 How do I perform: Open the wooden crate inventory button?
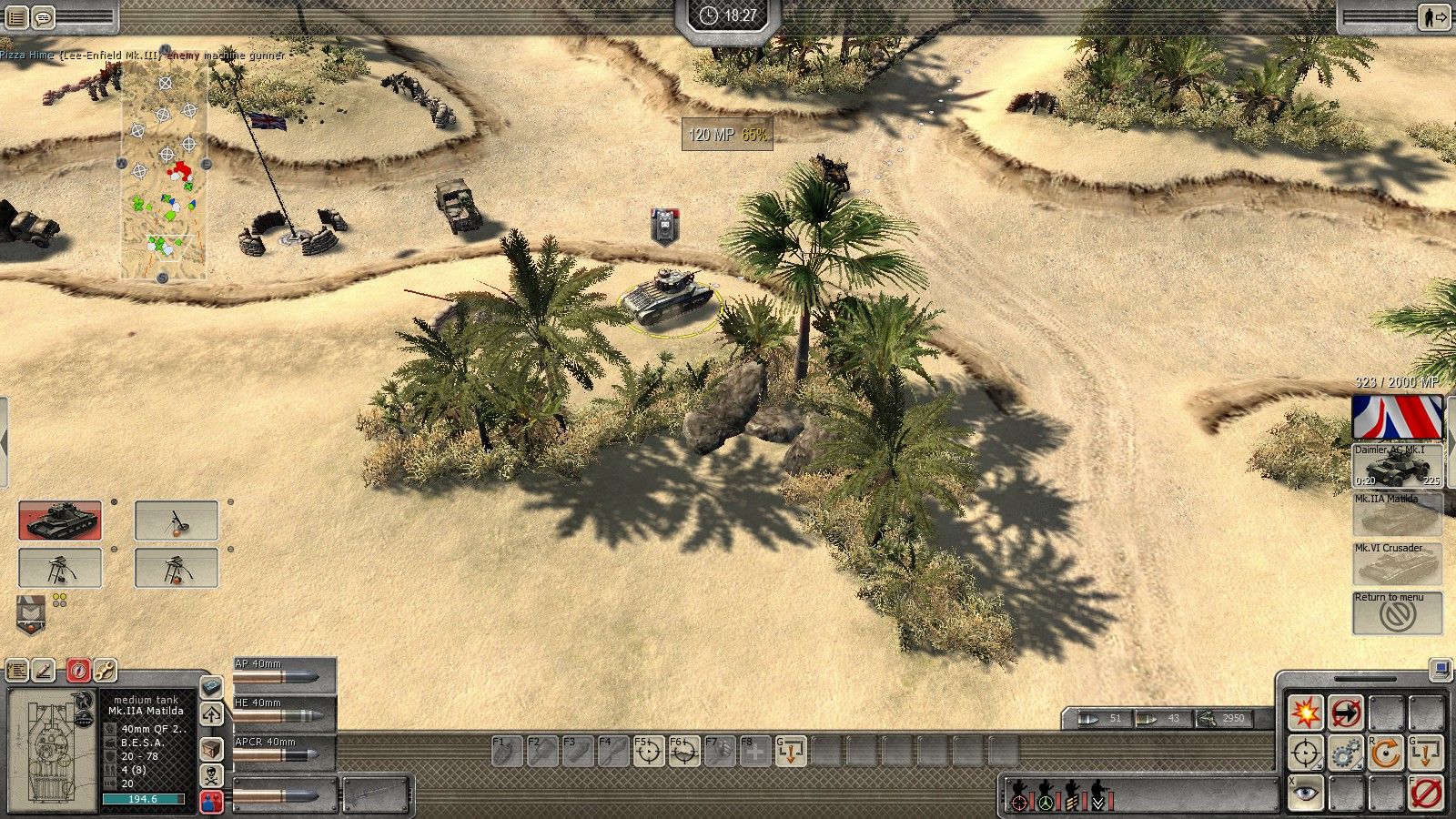[211, 748]
